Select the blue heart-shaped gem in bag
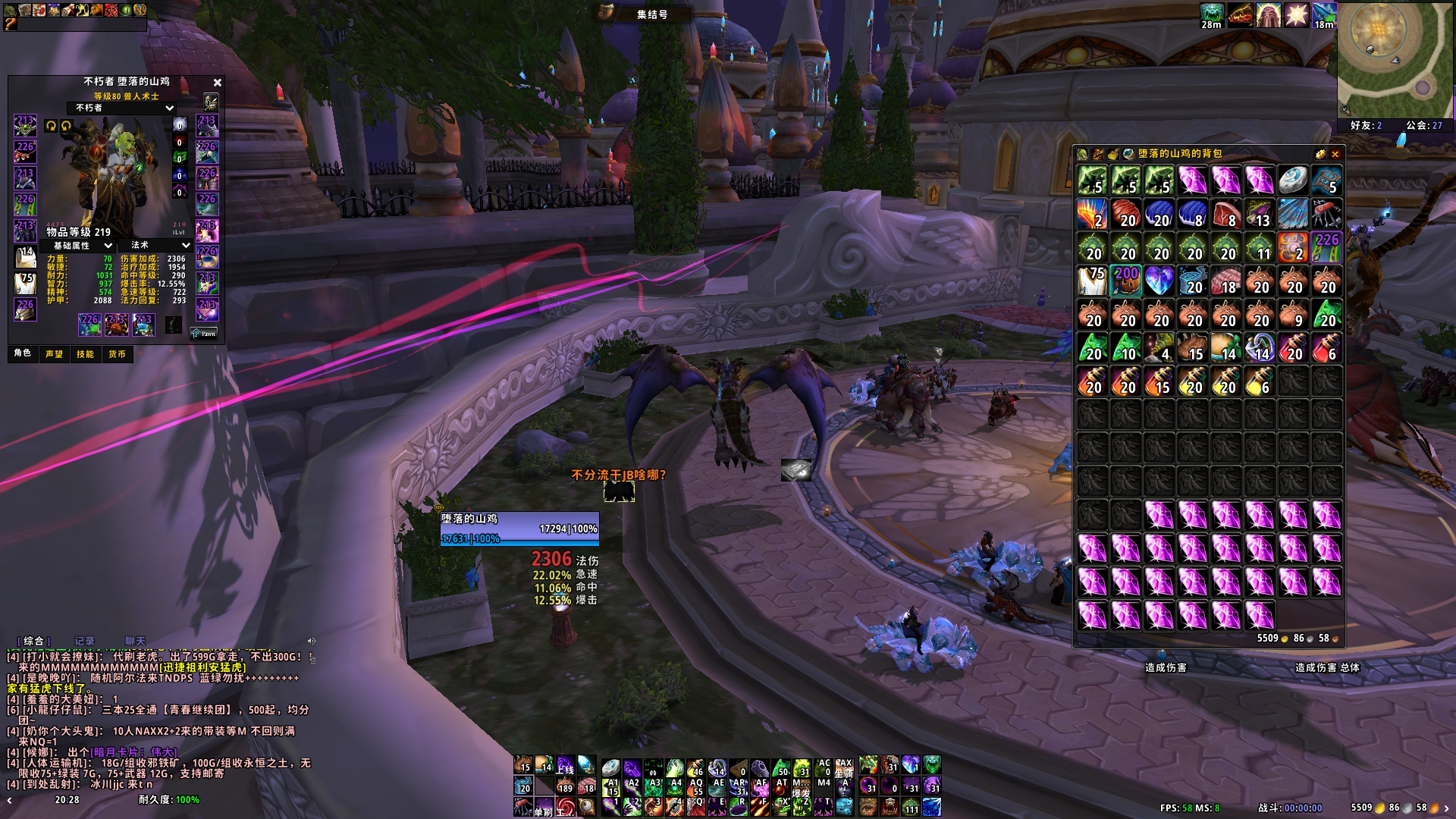This screenshot has width=1456, height=819. click(x=1159, y=281)
